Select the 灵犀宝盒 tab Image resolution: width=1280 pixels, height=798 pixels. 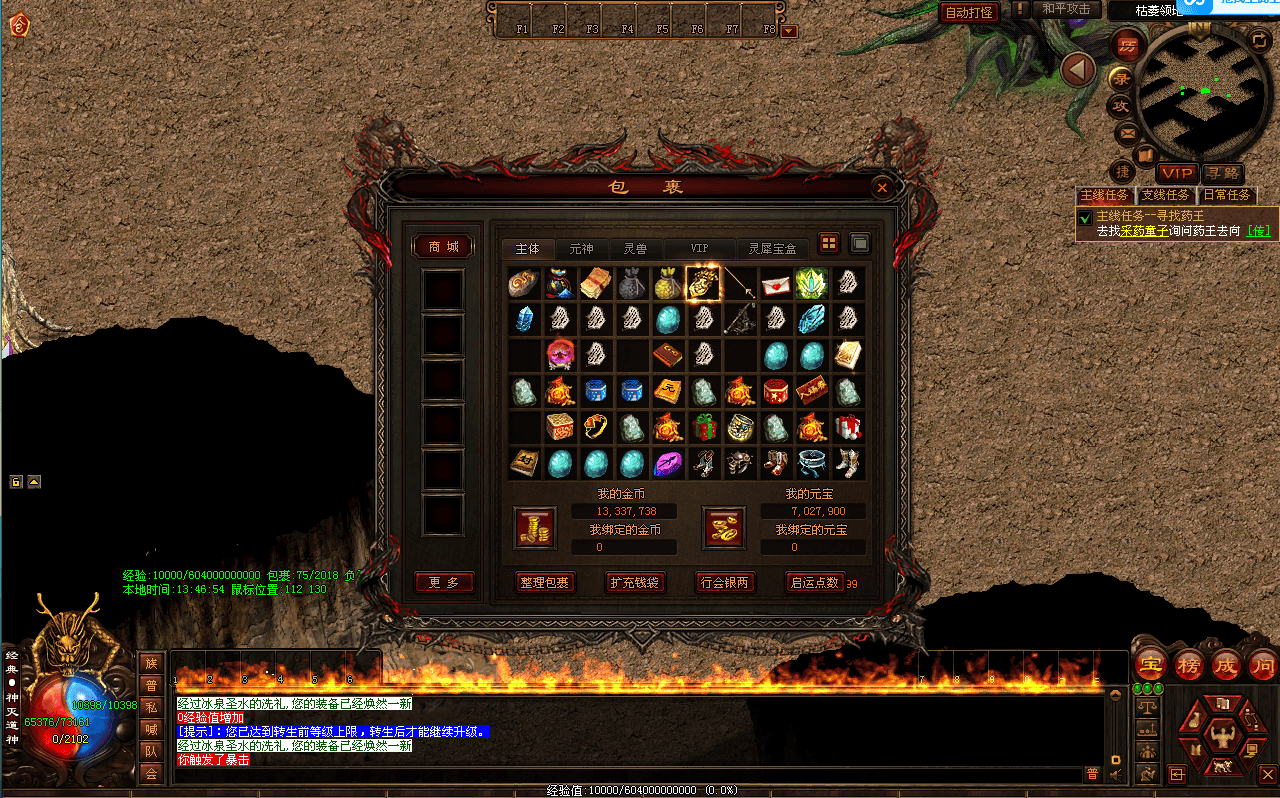[x=772, y=248]
